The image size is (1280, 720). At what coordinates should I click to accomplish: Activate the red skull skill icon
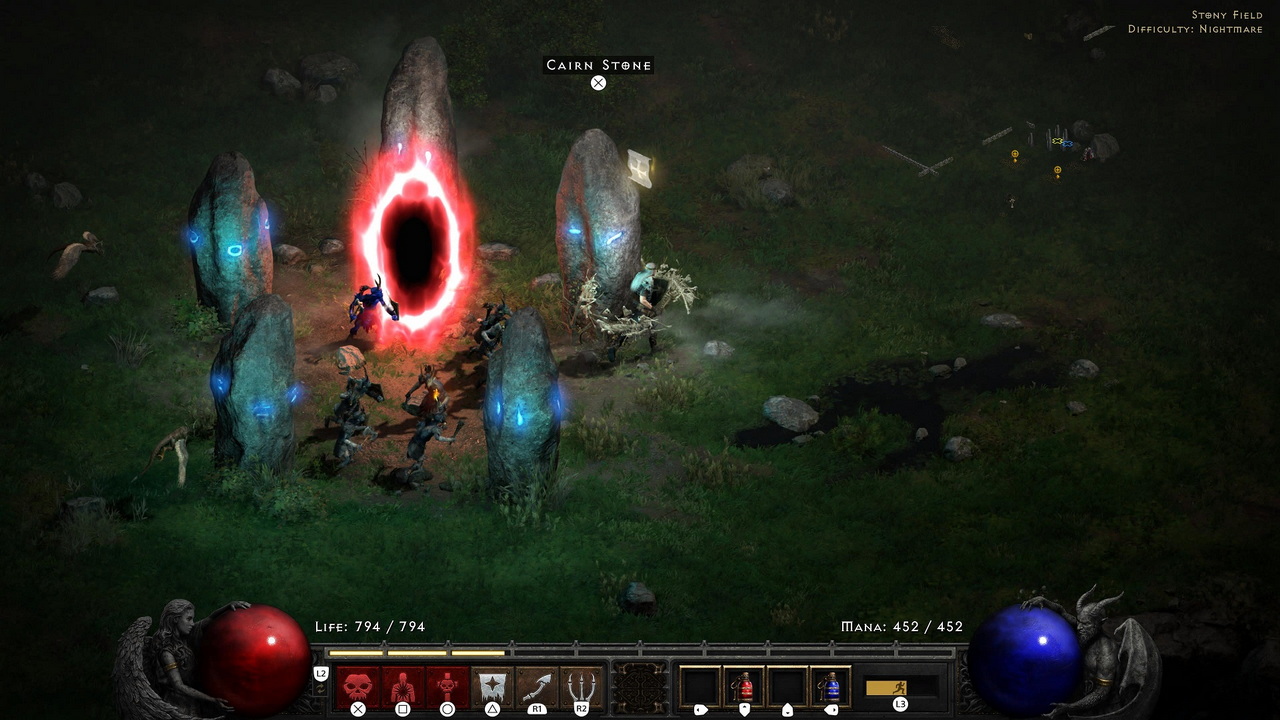[358, 687]
